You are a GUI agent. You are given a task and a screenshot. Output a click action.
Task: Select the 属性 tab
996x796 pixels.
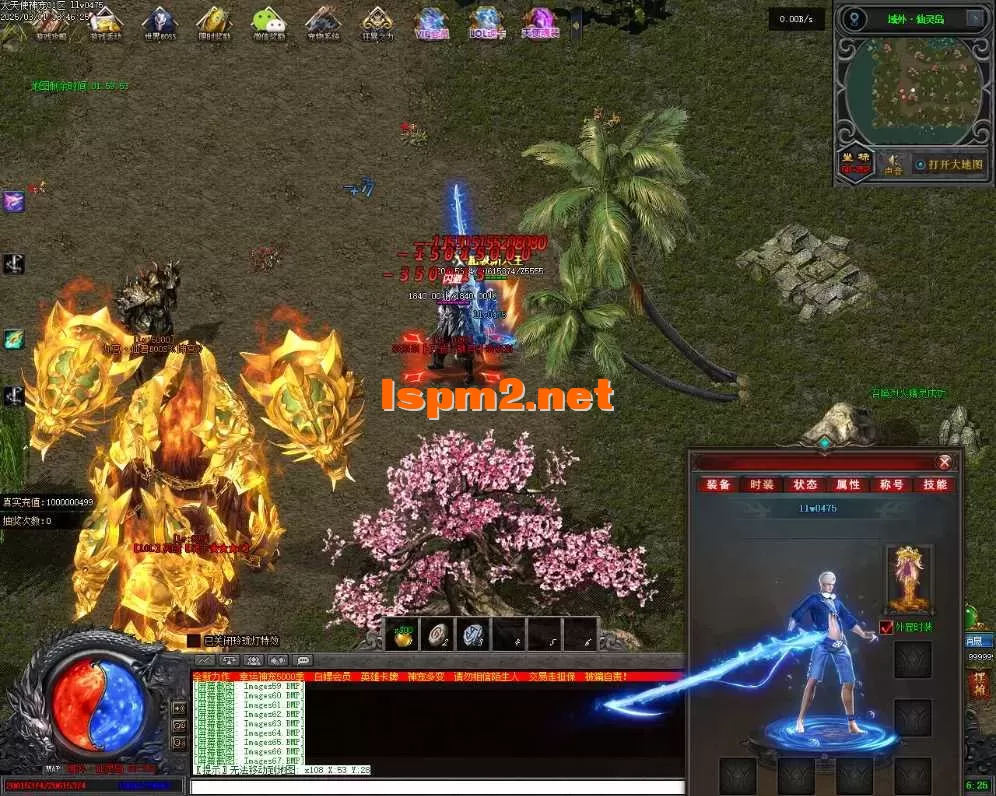point(848,485)
